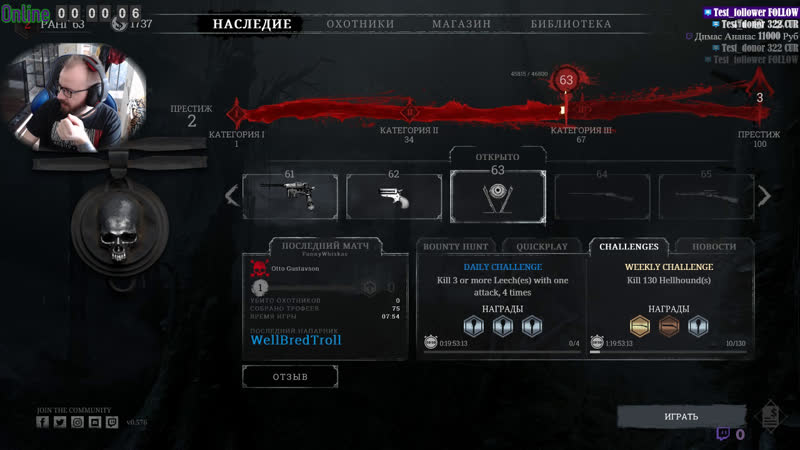Start a match with the Играть button
This screenshot has width=800, height=450.
pos(681,416)
